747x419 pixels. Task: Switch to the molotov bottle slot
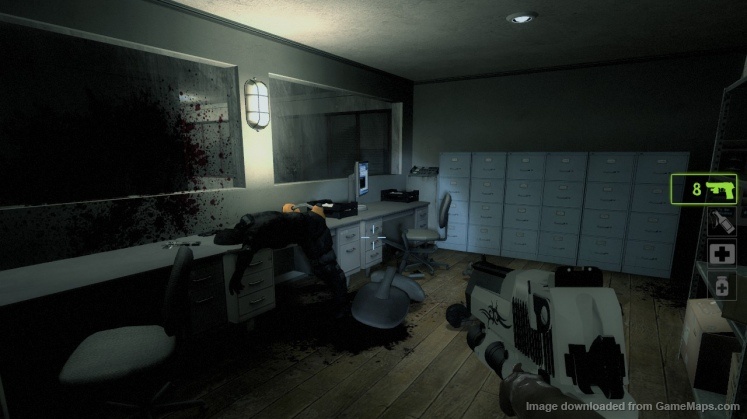coord(720,222)
